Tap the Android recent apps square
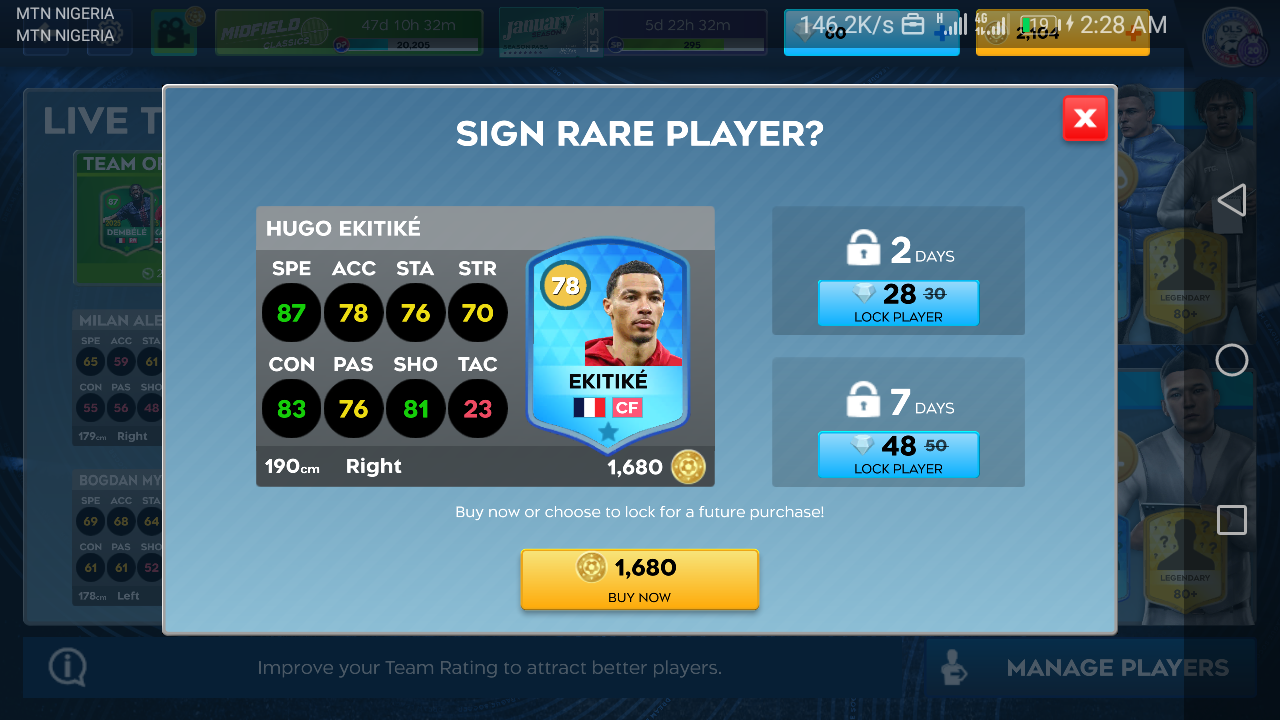 tap(1231, 520)
